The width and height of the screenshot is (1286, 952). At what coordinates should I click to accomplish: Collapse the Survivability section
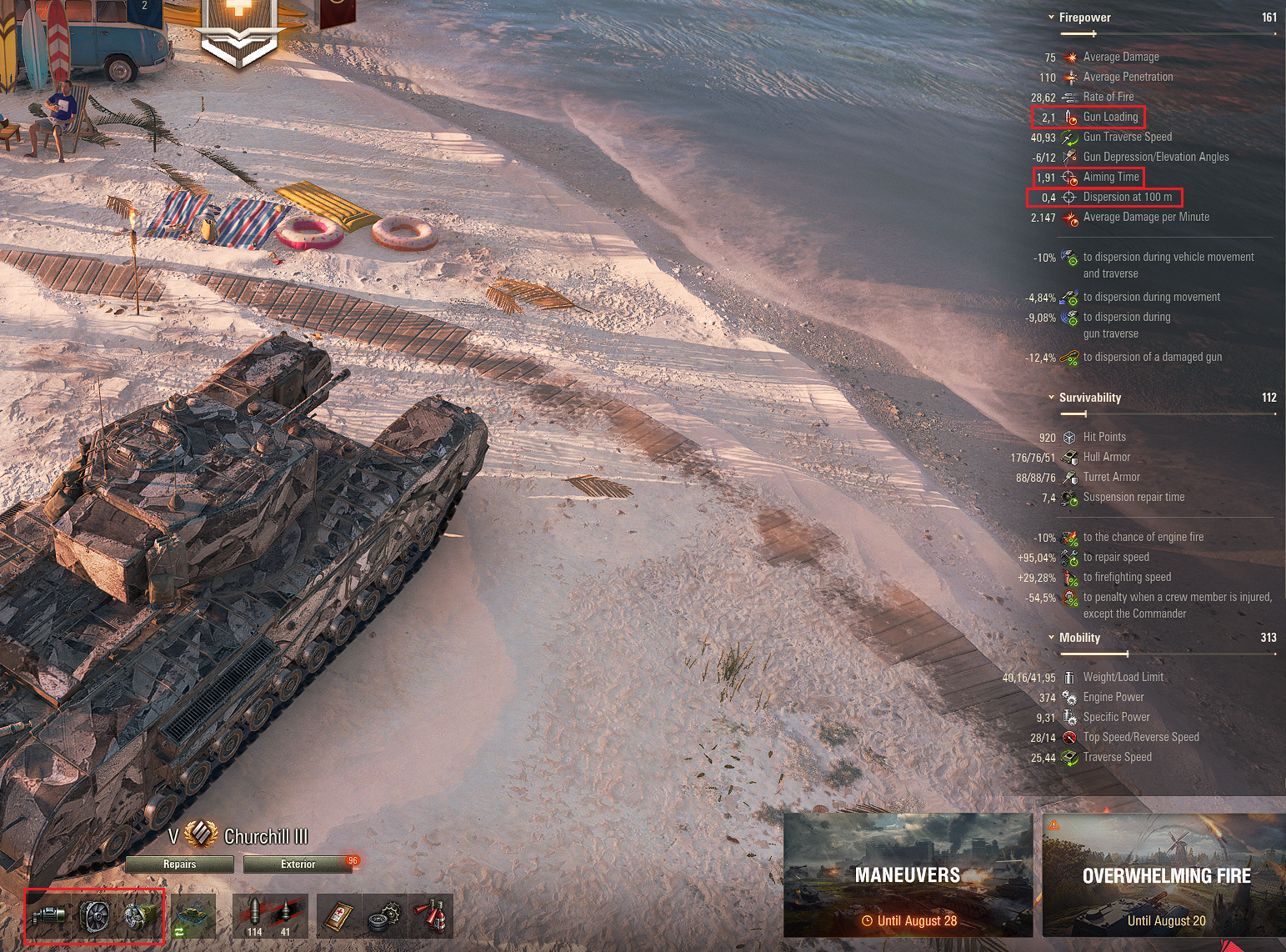[1052, 398]
